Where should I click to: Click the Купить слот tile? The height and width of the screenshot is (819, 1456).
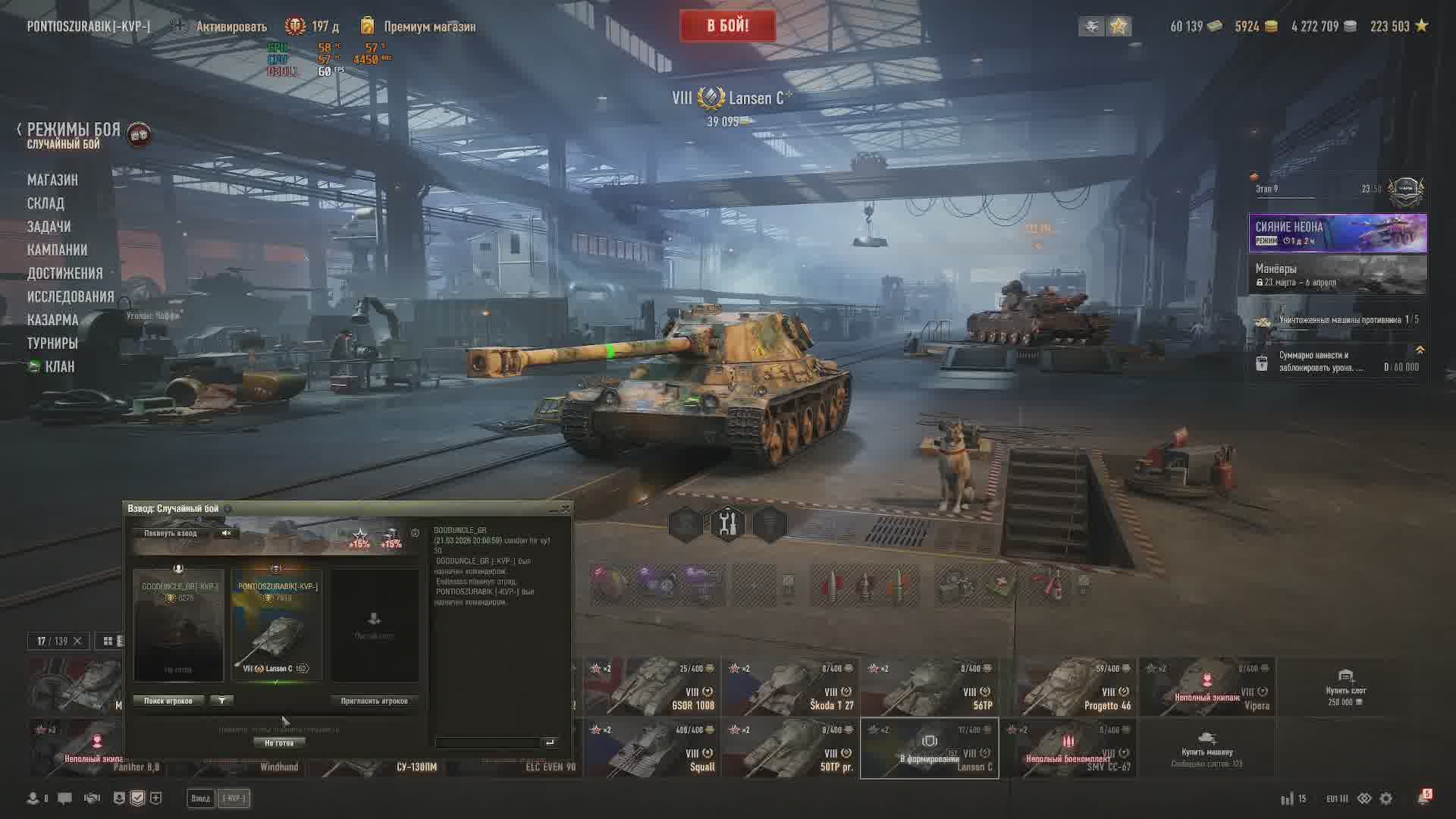tap(1345, 687)
